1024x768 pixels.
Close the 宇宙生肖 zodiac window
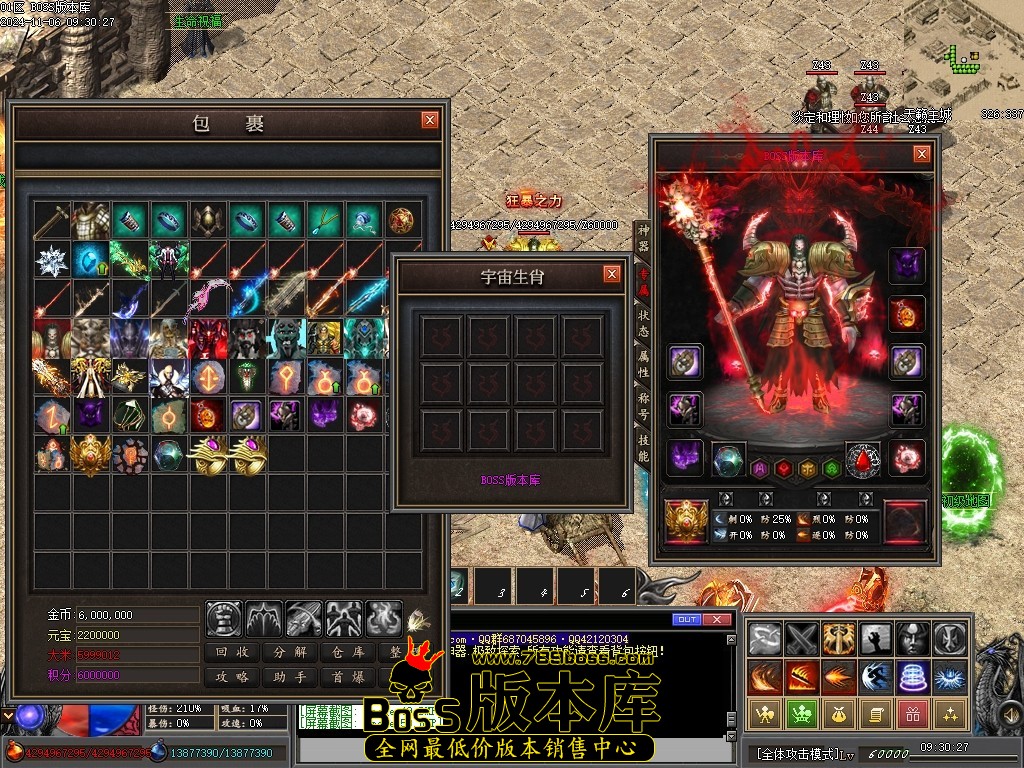(612, 274)
